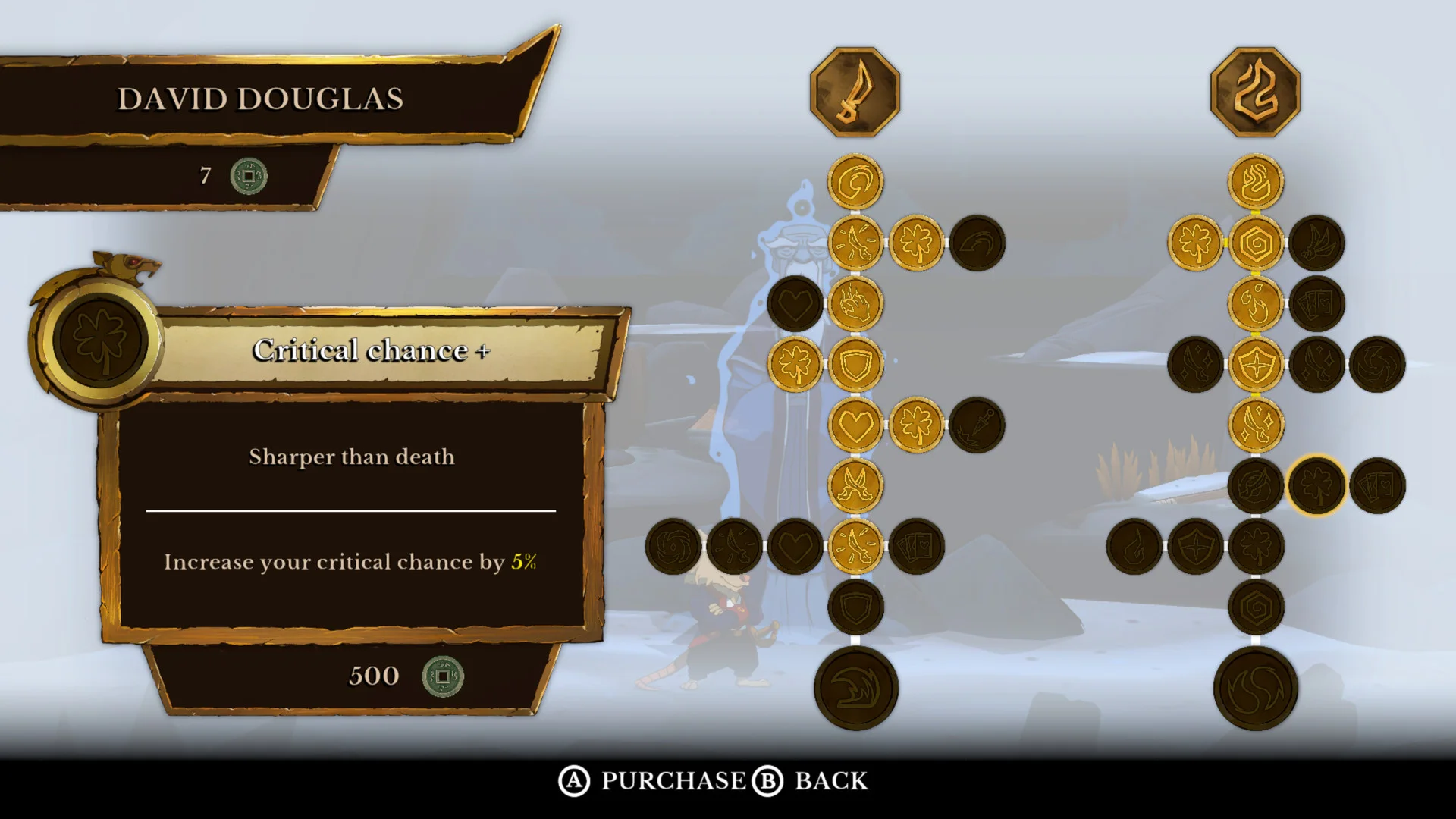1456x819 pixels.
Task: Choose the locked single flame skill node
Action: [1134, 546]
